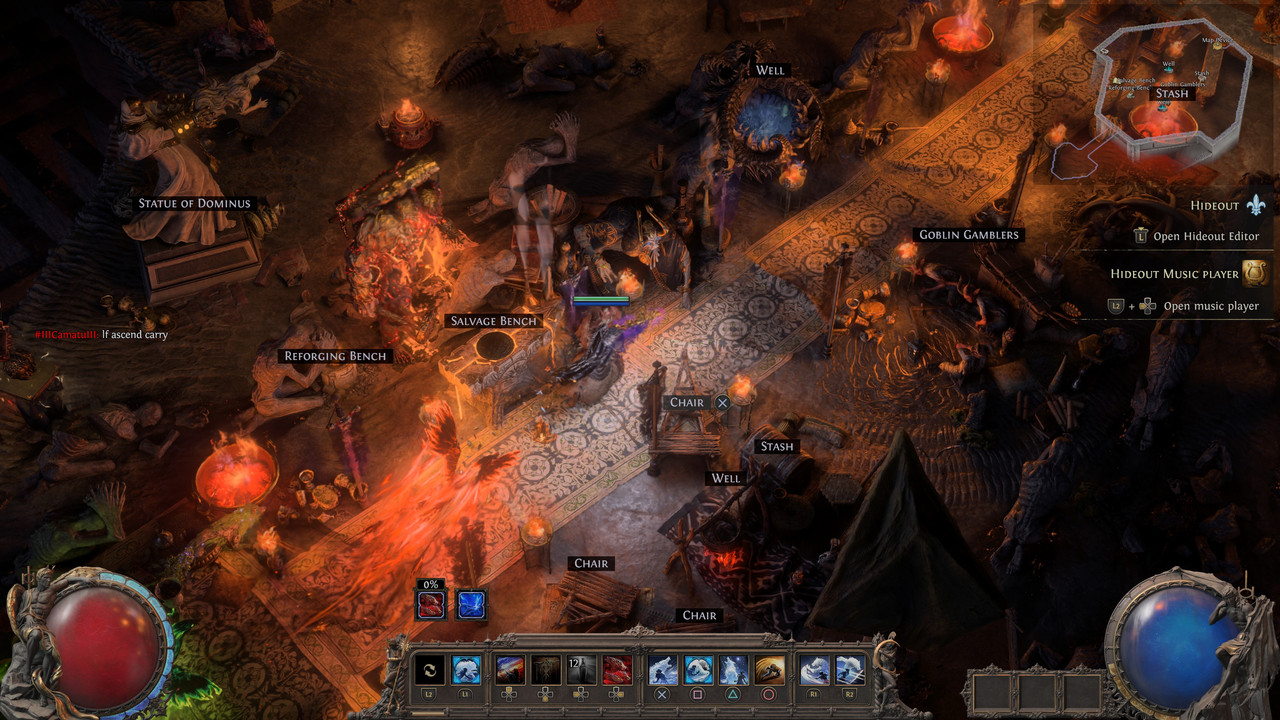Select the grey hooded figure skill showing 12
Screen dimensions: 1280x720
click(x=581, y=670)
